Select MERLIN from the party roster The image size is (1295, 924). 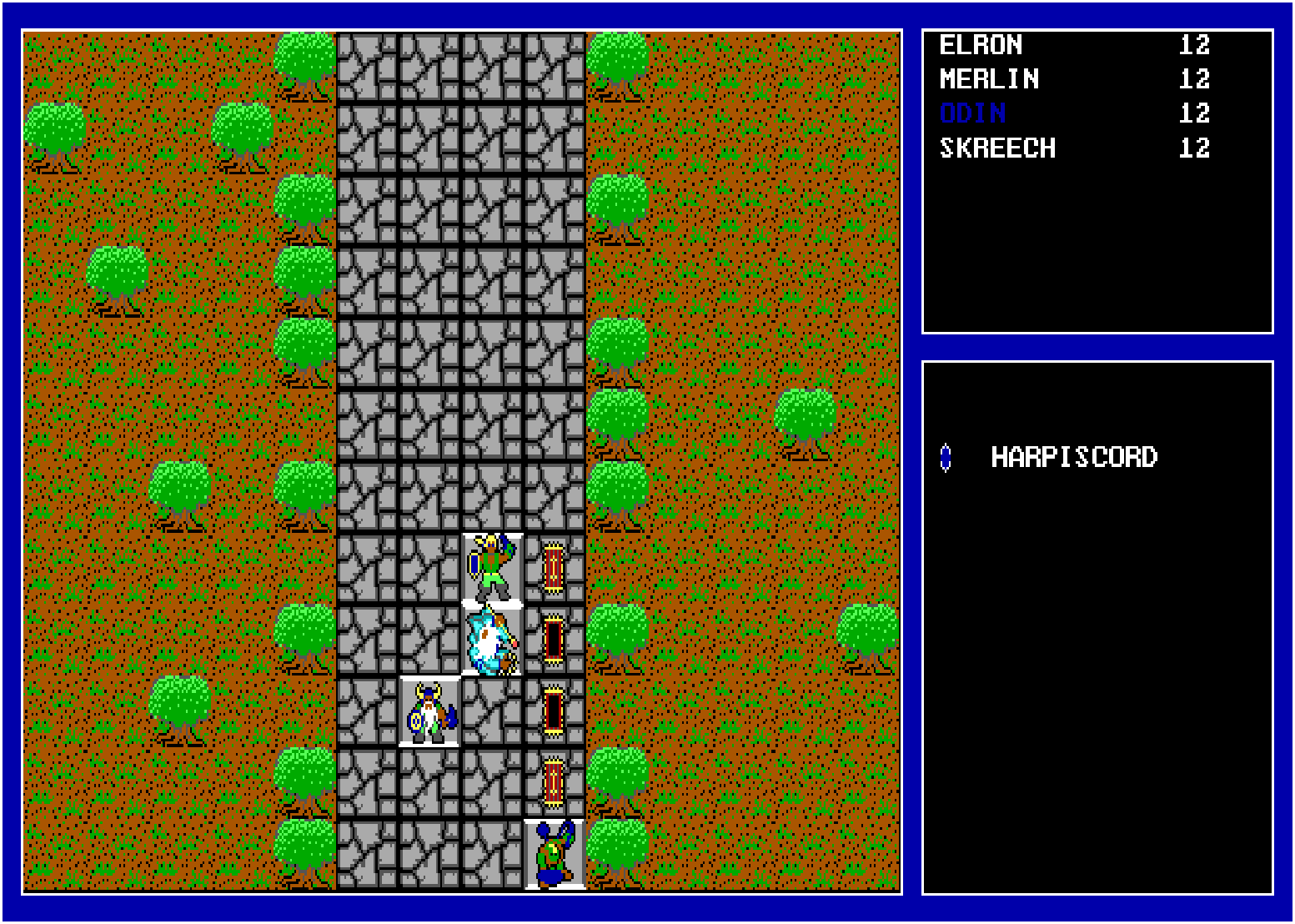pyautogui.click(x=988, y=79)
